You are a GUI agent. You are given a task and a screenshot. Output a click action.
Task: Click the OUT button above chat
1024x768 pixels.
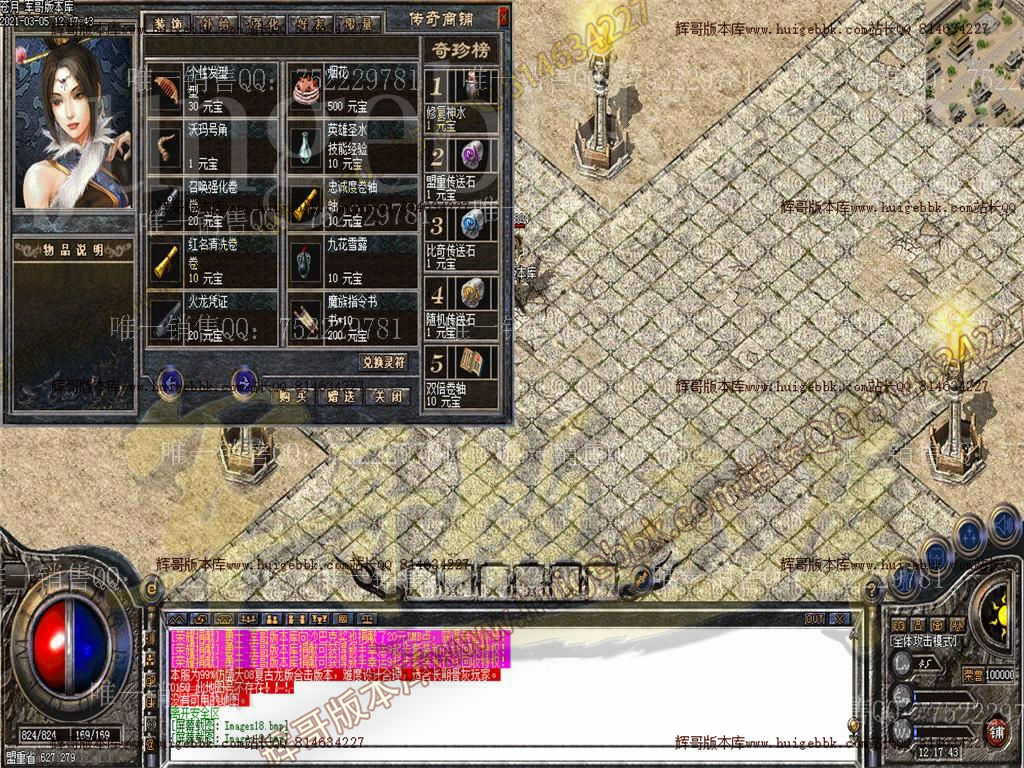pyautogui.click(x=815, y=619)
